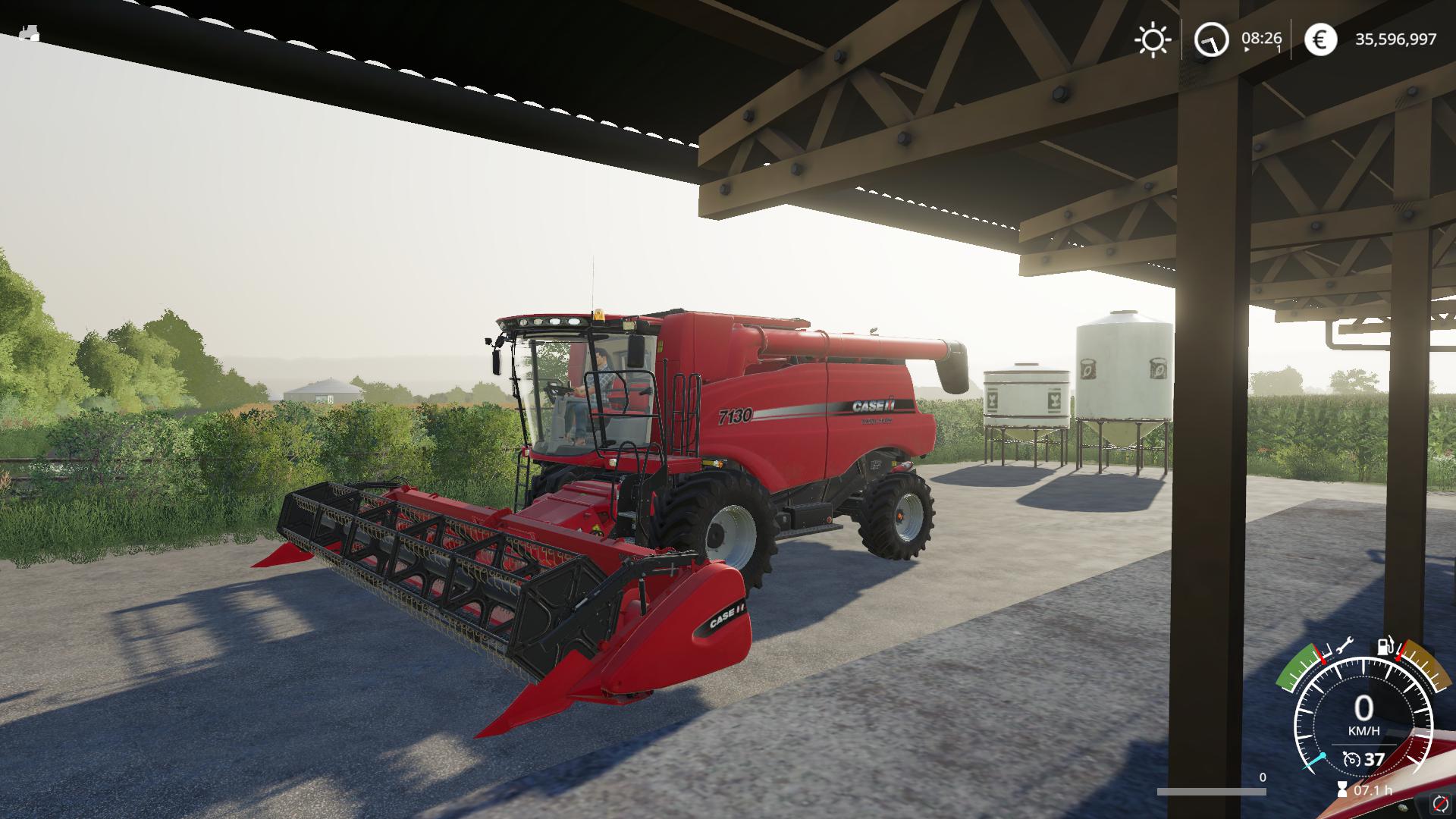Open the day counter showing 1
Viewport: 1456px width, 819px height.
[x=1279, y=49]
